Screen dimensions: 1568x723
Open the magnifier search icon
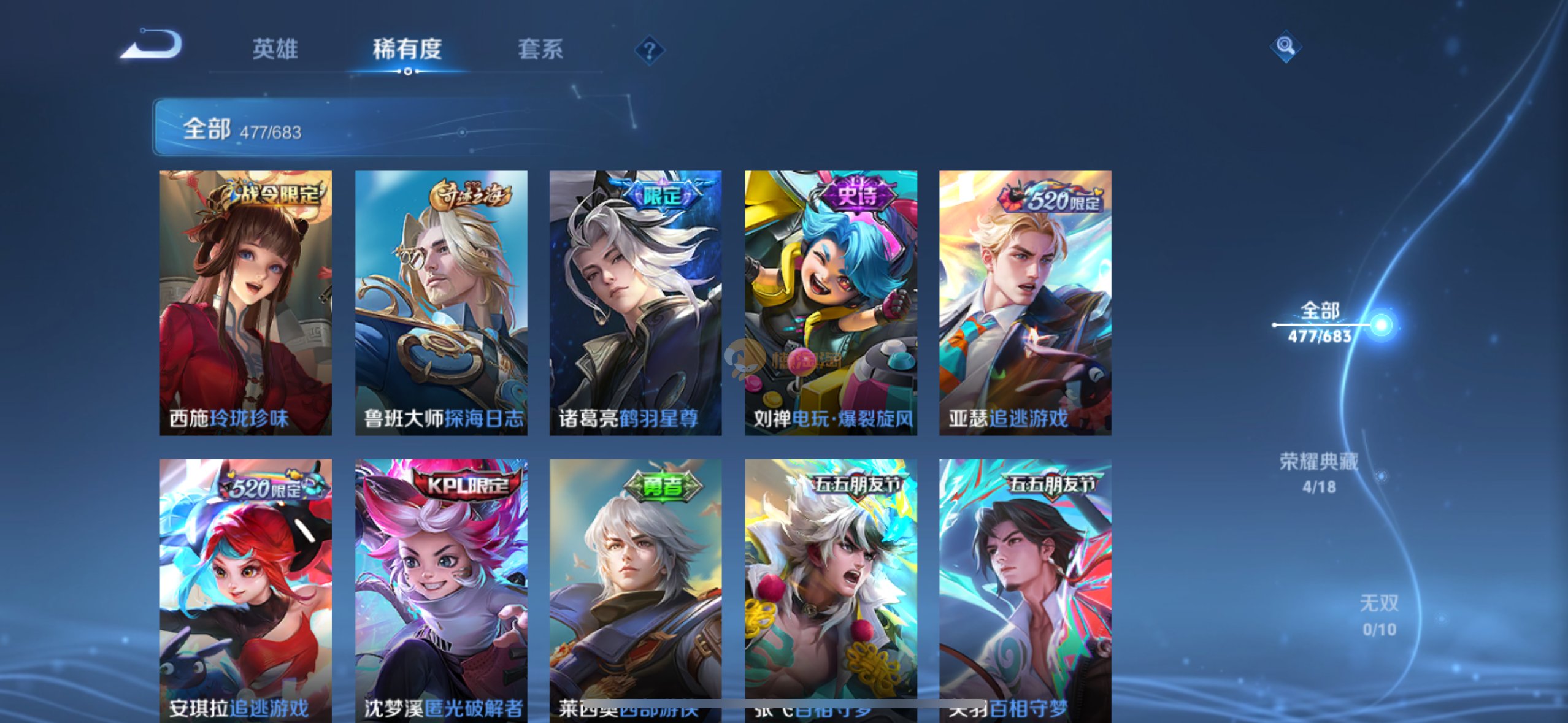click(1285, 46)
